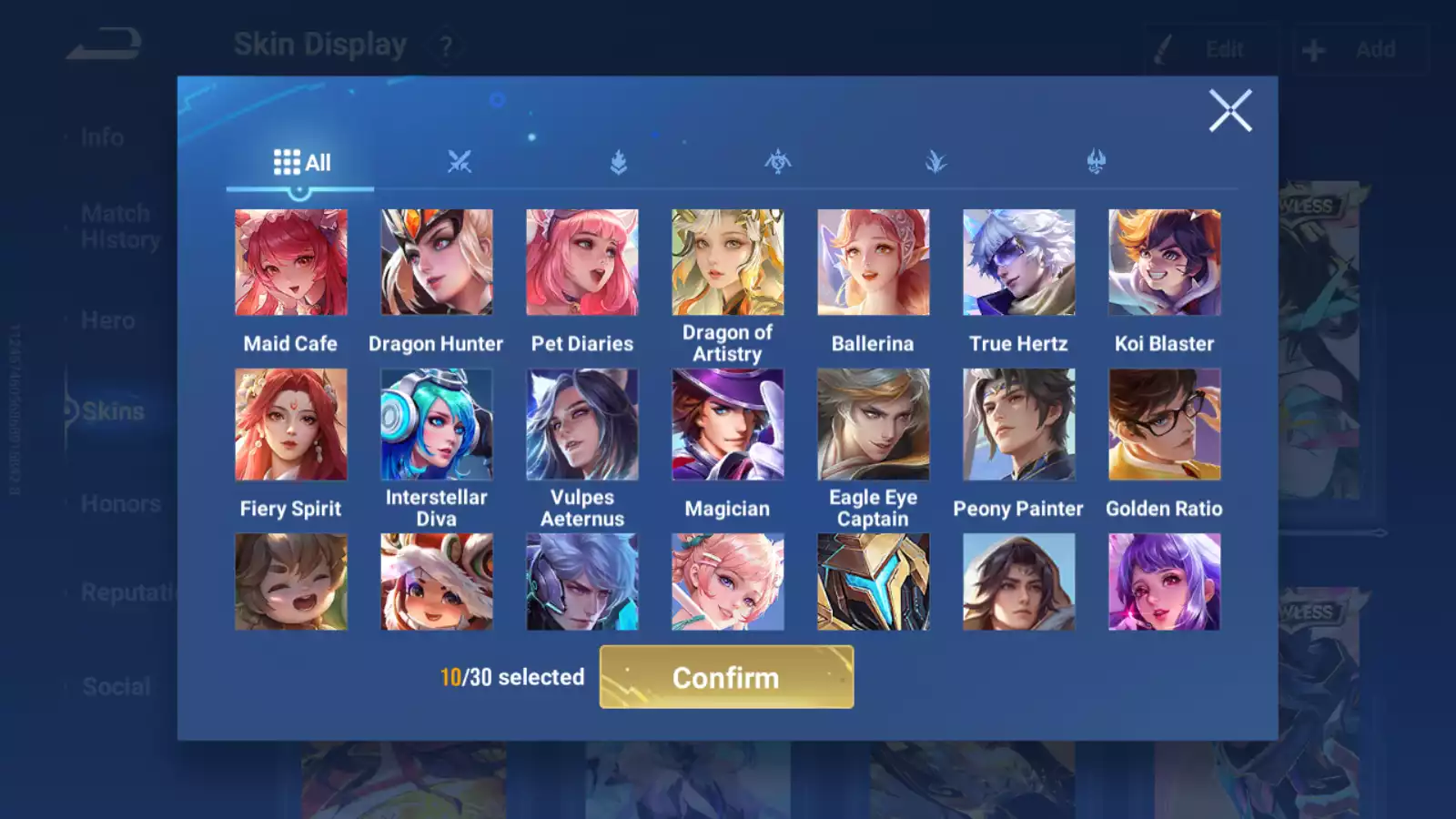Screen dimensions: 1456x819
Task: Confirm the skin selection
Action: pyautogui.click(x=726, y=677)
